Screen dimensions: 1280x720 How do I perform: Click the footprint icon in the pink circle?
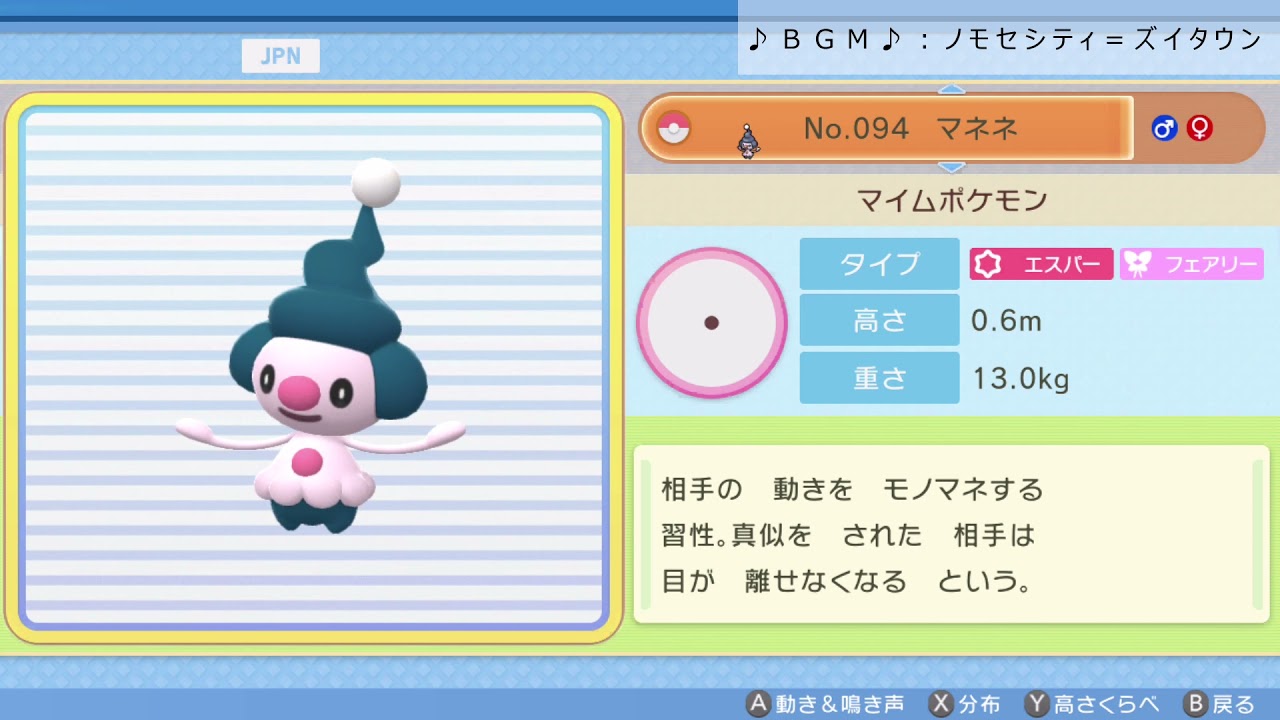click(712, 322)
